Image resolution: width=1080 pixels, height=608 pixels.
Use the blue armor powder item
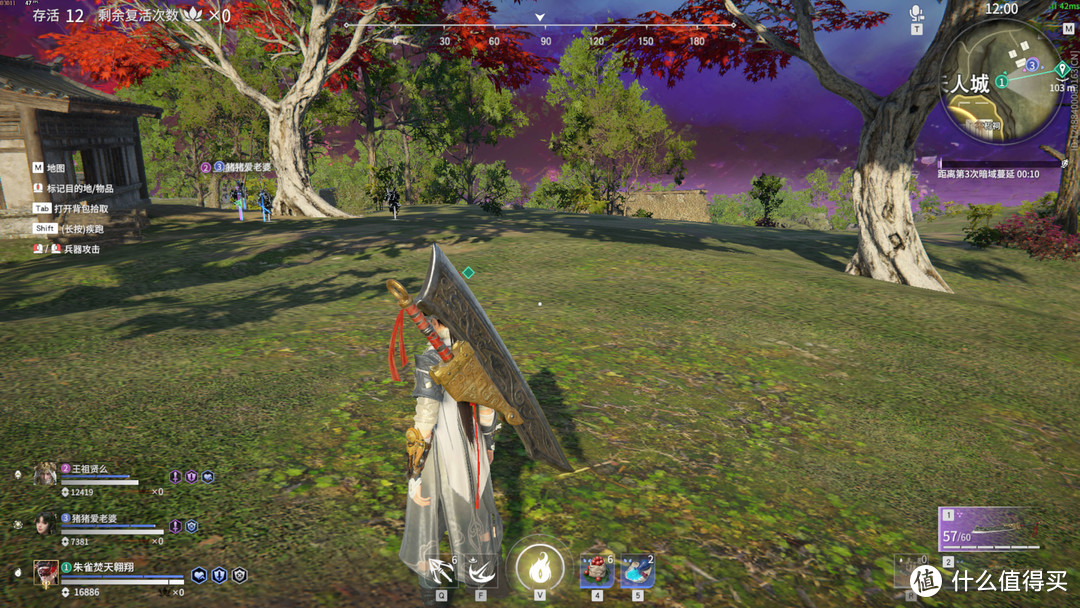point(638,571)
